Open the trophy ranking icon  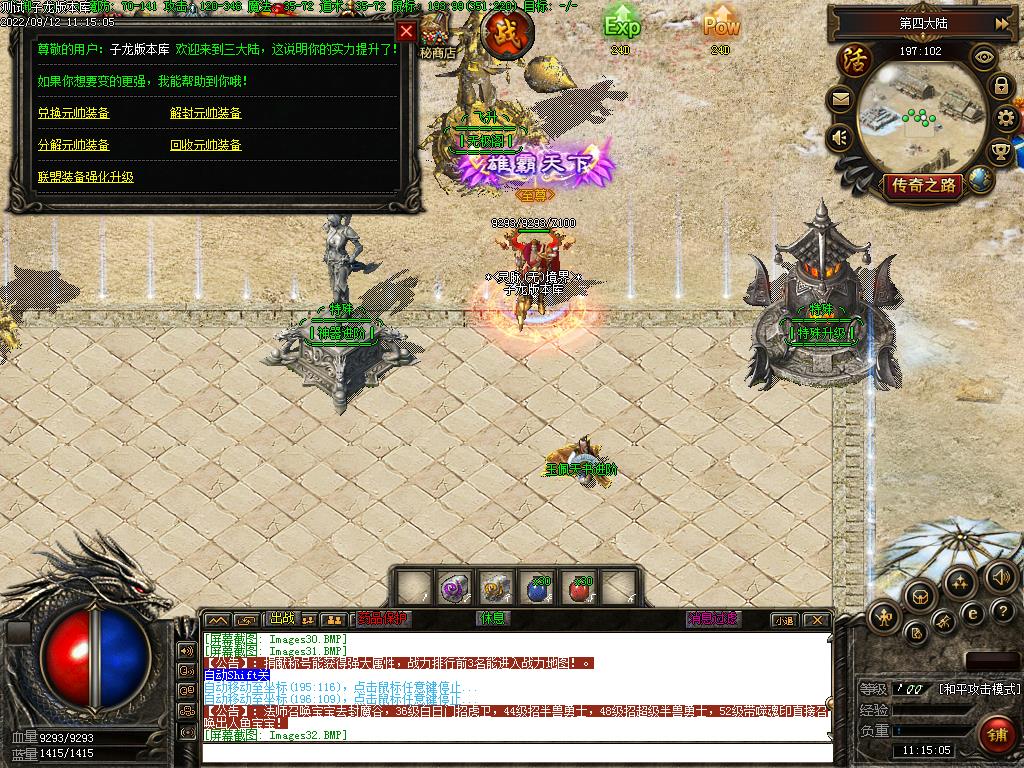click(x=1000, y=152)
